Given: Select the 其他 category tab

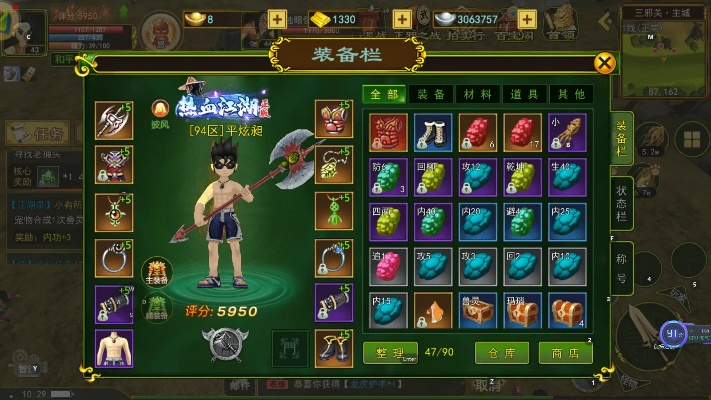Looking at the screenshot, I should [569, 94].
